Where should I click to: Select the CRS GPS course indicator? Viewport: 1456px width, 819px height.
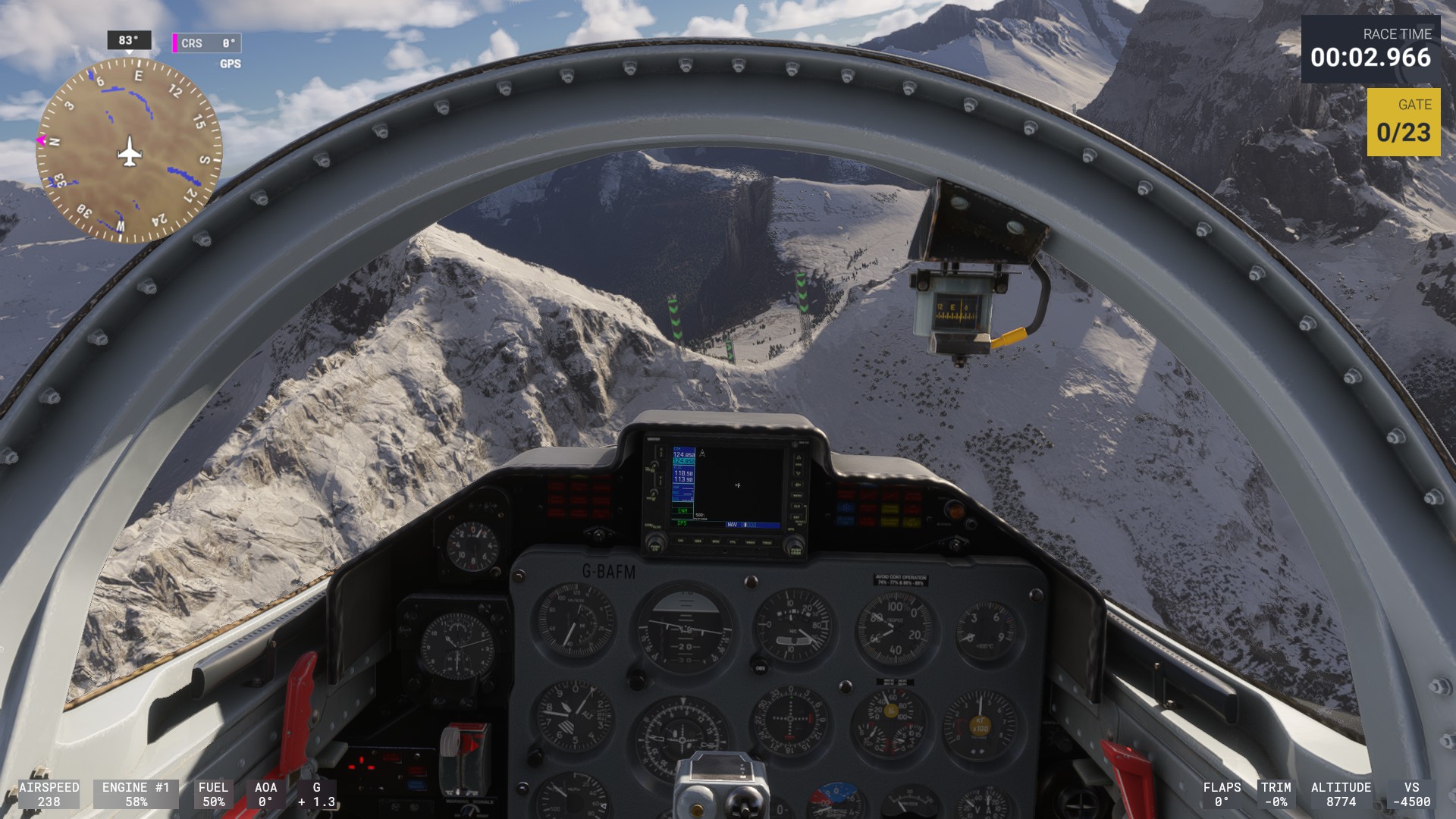click(207, 44)
